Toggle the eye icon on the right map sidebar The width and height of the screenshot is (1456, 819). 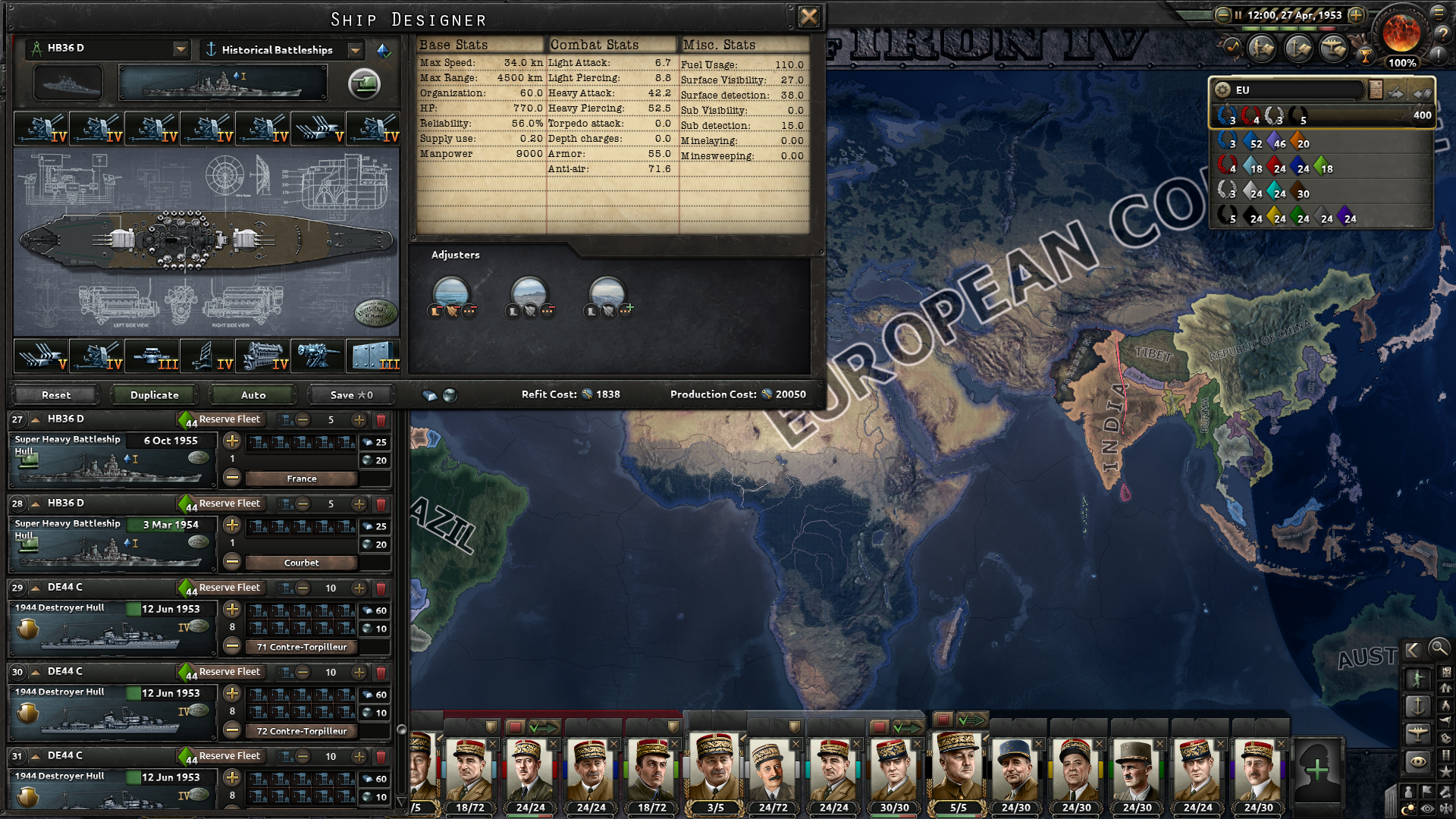1419,760
